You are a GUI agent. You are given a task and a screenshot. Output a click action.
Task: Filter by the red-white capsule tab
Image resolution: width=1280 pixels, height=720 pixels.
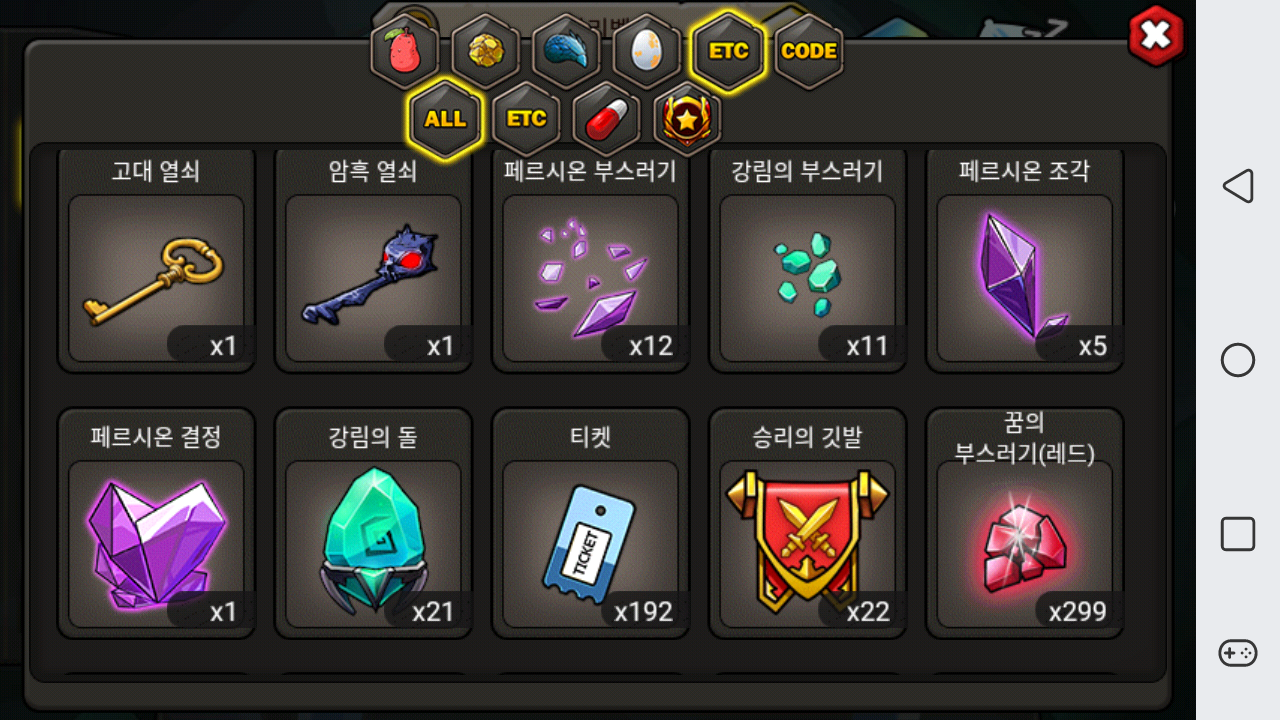(607, 119)
